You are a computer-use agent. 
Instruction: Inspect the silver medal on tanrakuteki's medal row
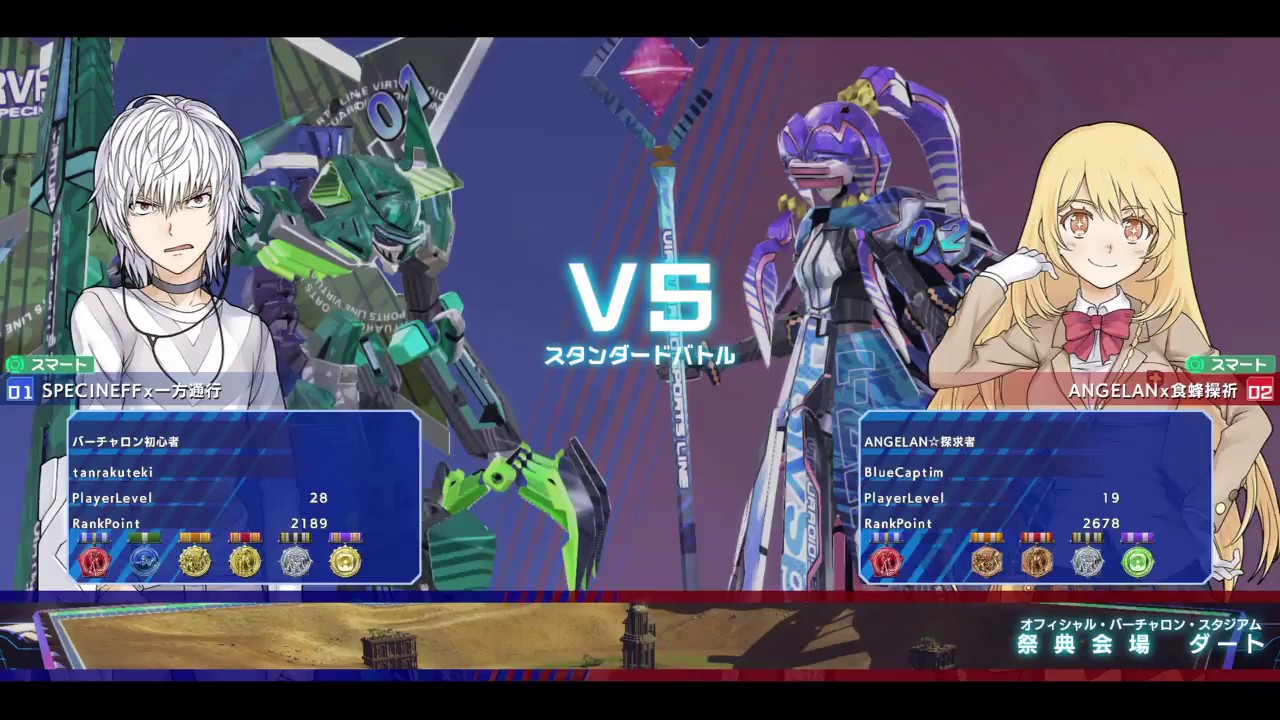tap(294, 560)
